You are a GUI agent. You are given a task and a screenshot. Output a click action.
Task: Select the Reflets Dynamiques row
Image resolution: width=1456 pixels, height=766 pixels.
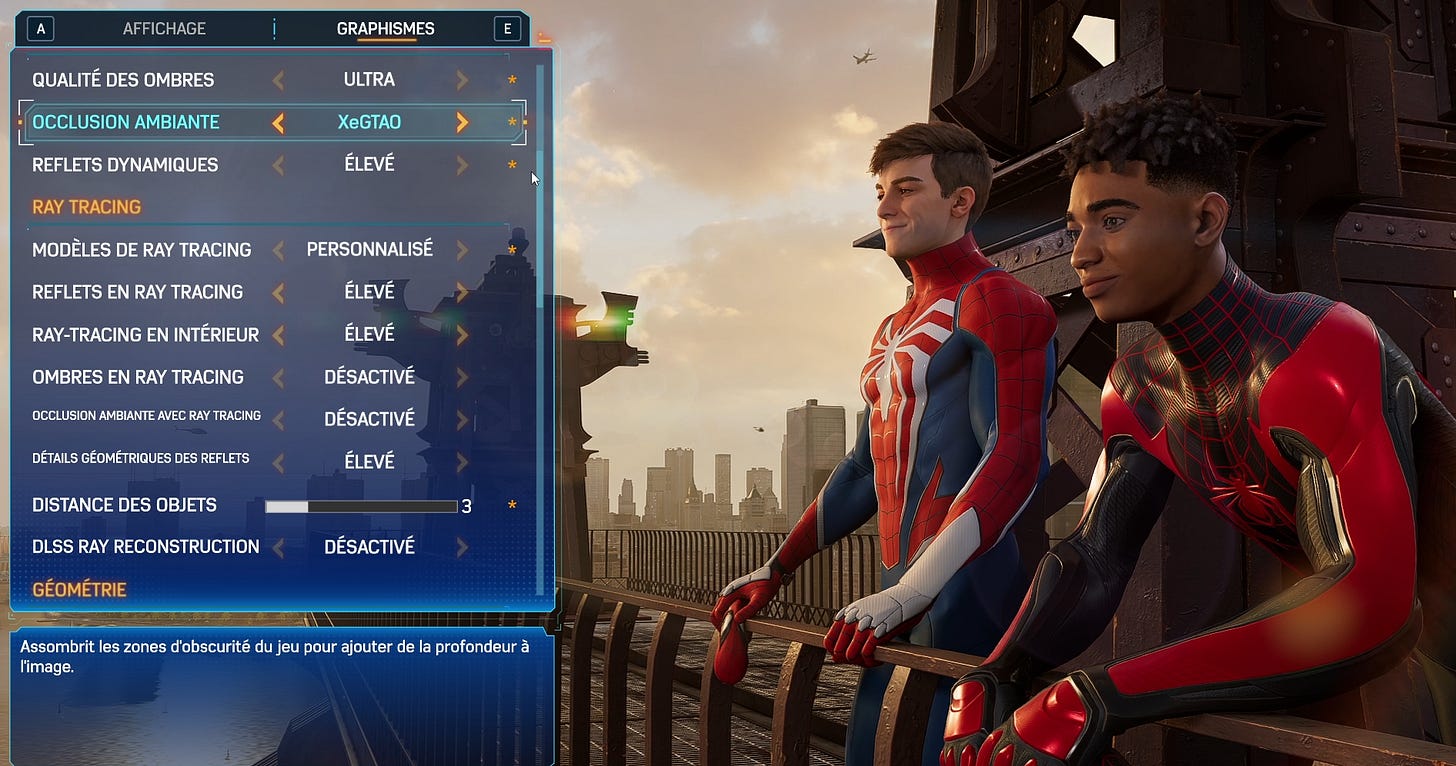pyautogui.click(x=125, y=165)
